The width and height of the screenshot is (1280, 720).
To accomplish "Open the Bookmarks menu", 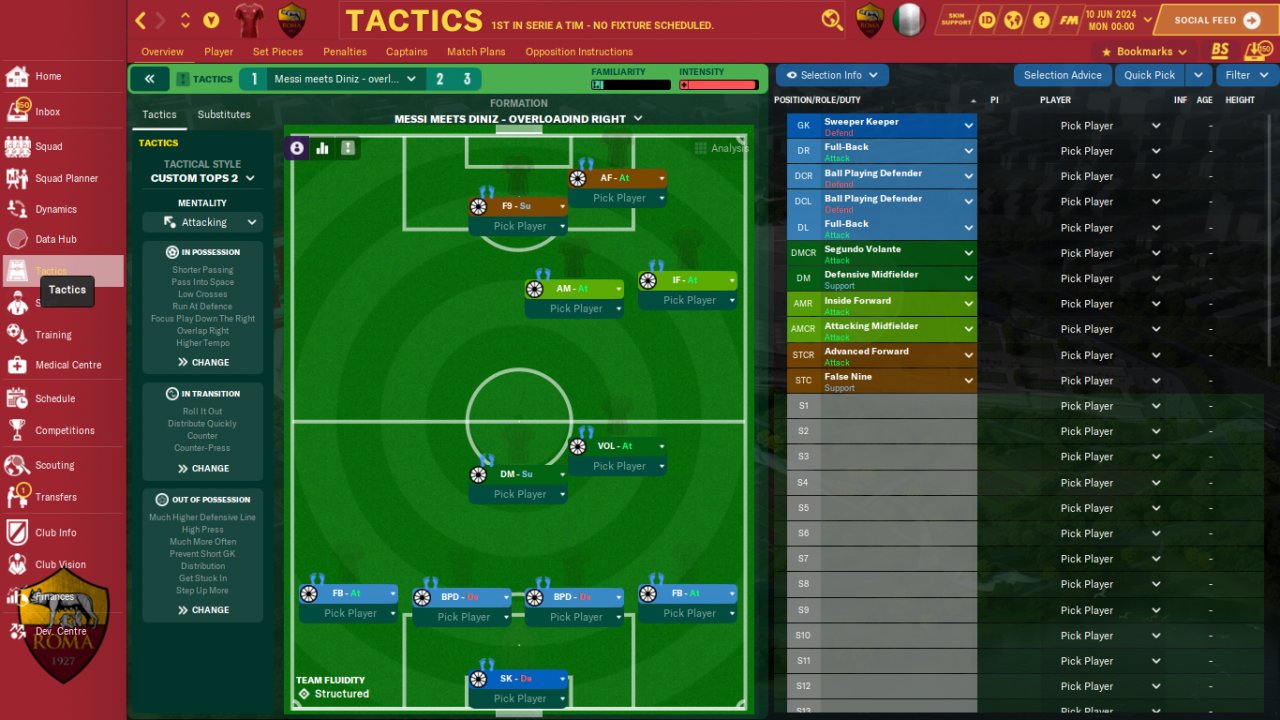I will tap(1144, 52).
